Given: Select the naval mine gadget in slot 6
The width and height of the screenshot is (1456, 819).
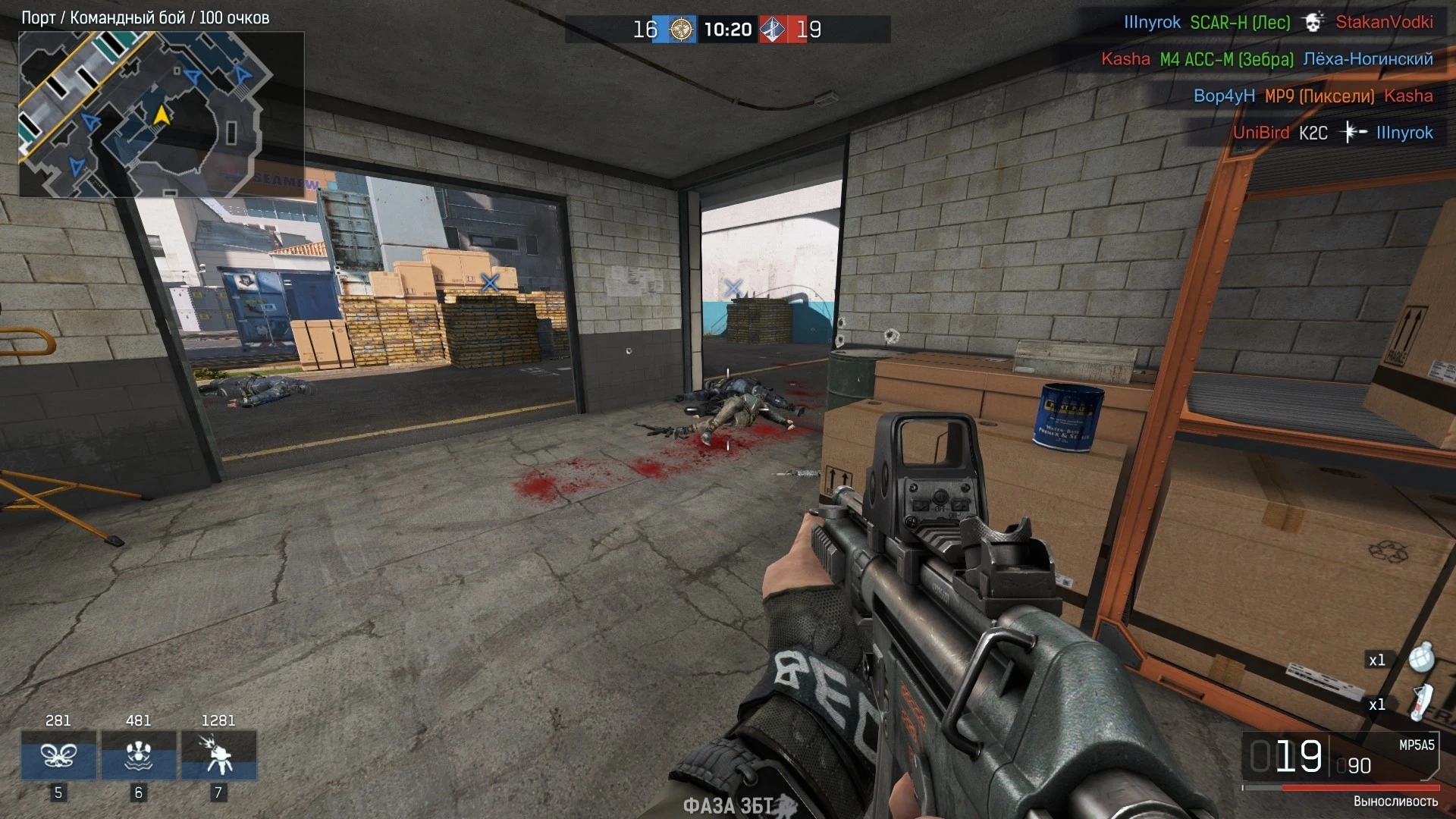Looking at the screenshot, I should point(138,756).
